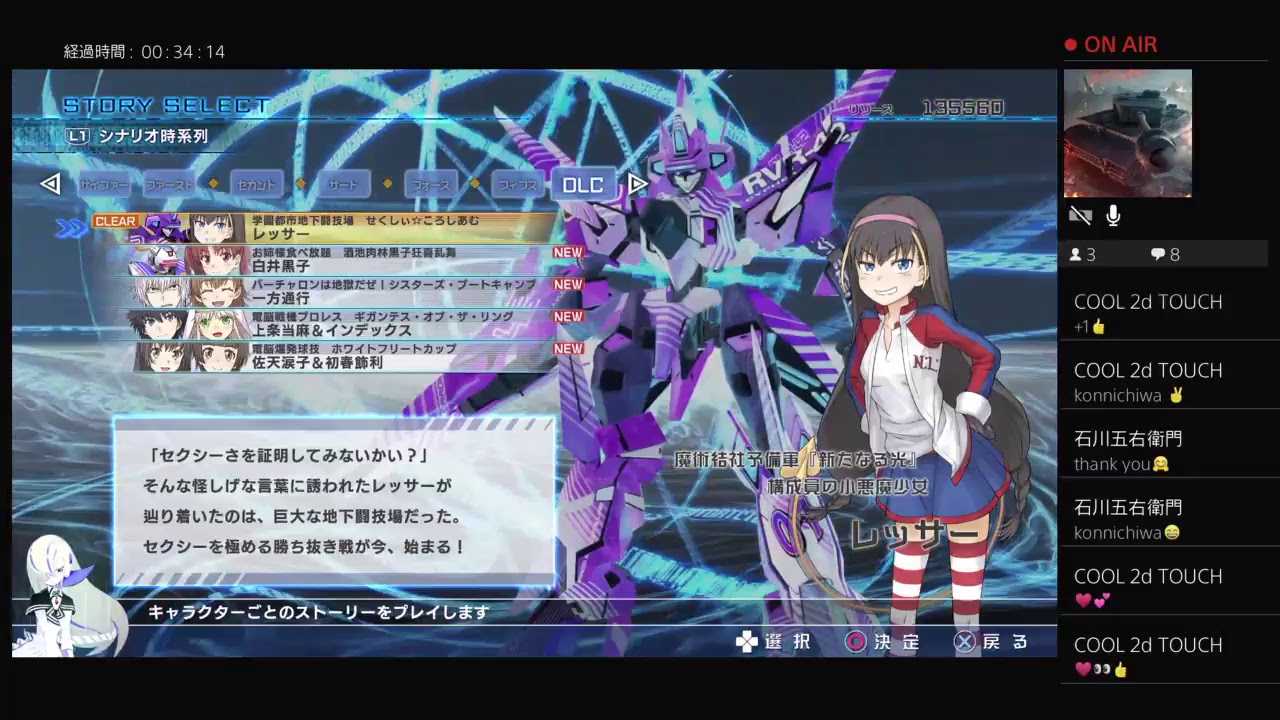This screenshot has height=720, width=1280.
Task: Toggle the microphone icon in stream panel
Action: (x=1113, y=214)
